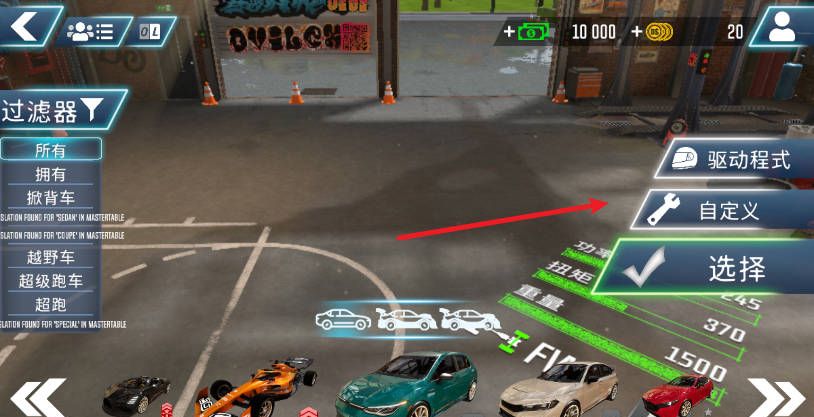Add more gold coins
The image size is (814, 417).
pos(653,32)
